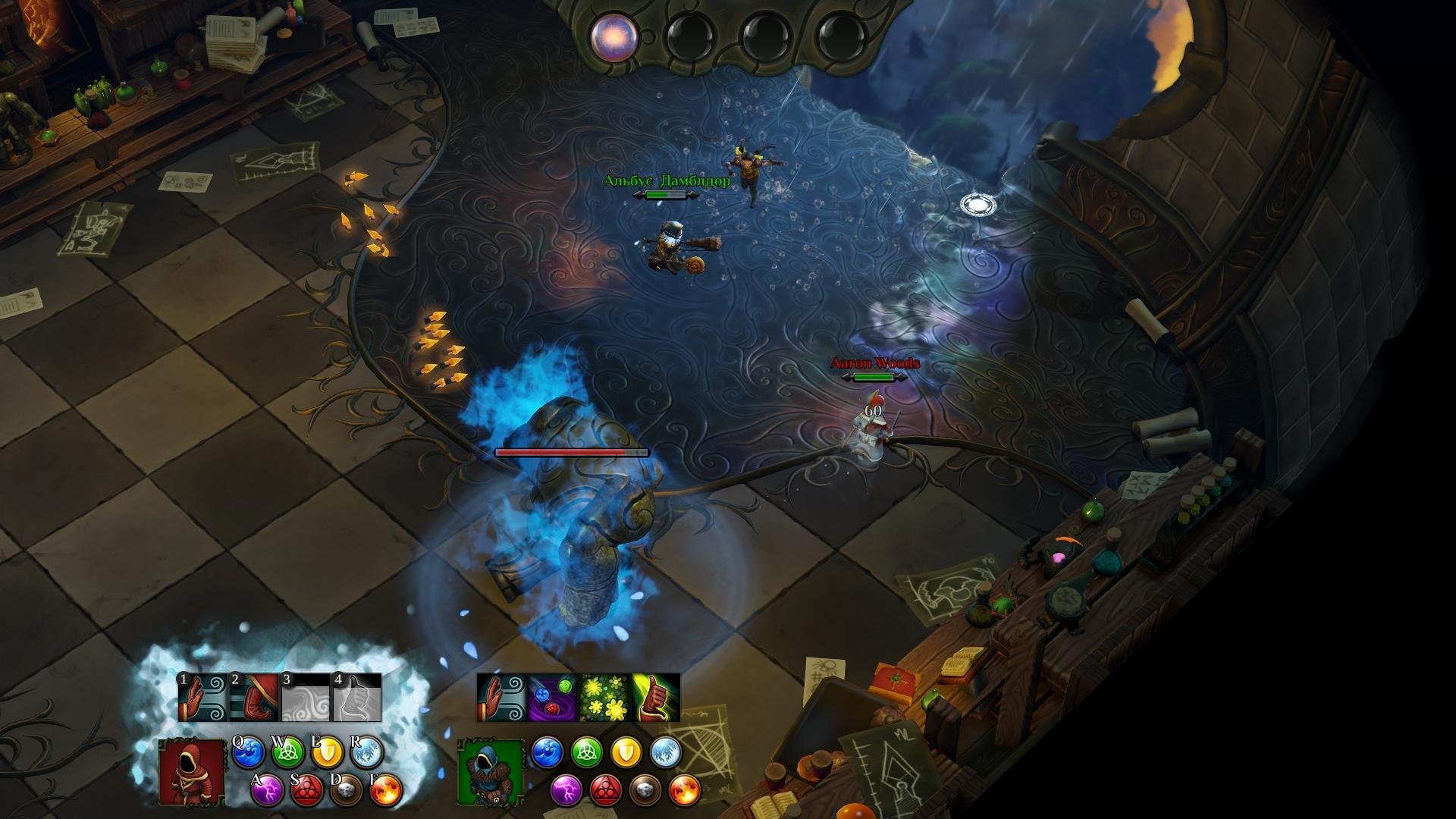The image size is (1456, 819).
Task: Click the greyed-out thumbs-up magick in slot 4
Action: coord(356,698)
